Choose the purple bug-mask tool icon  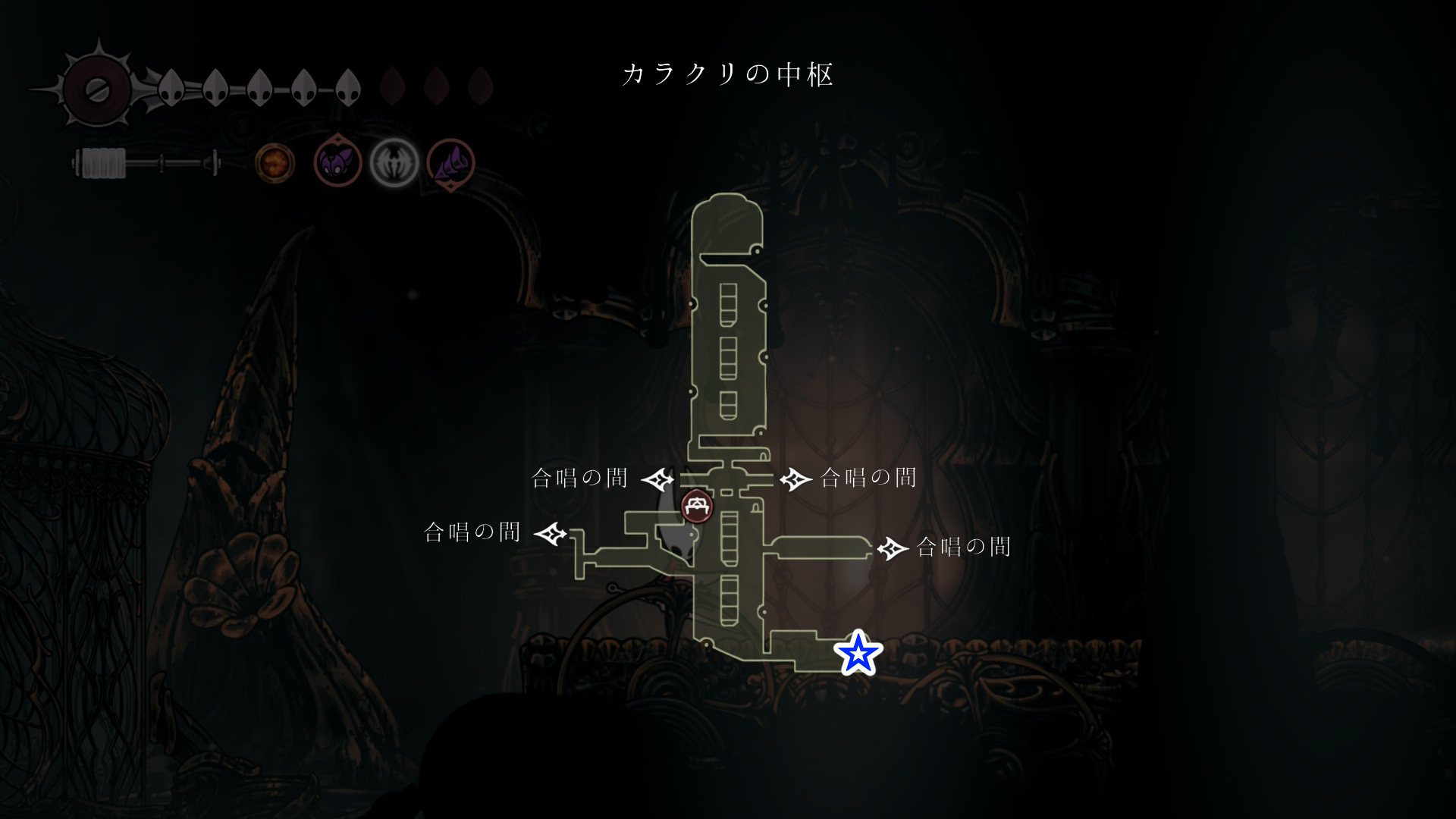tap(337, 162)
